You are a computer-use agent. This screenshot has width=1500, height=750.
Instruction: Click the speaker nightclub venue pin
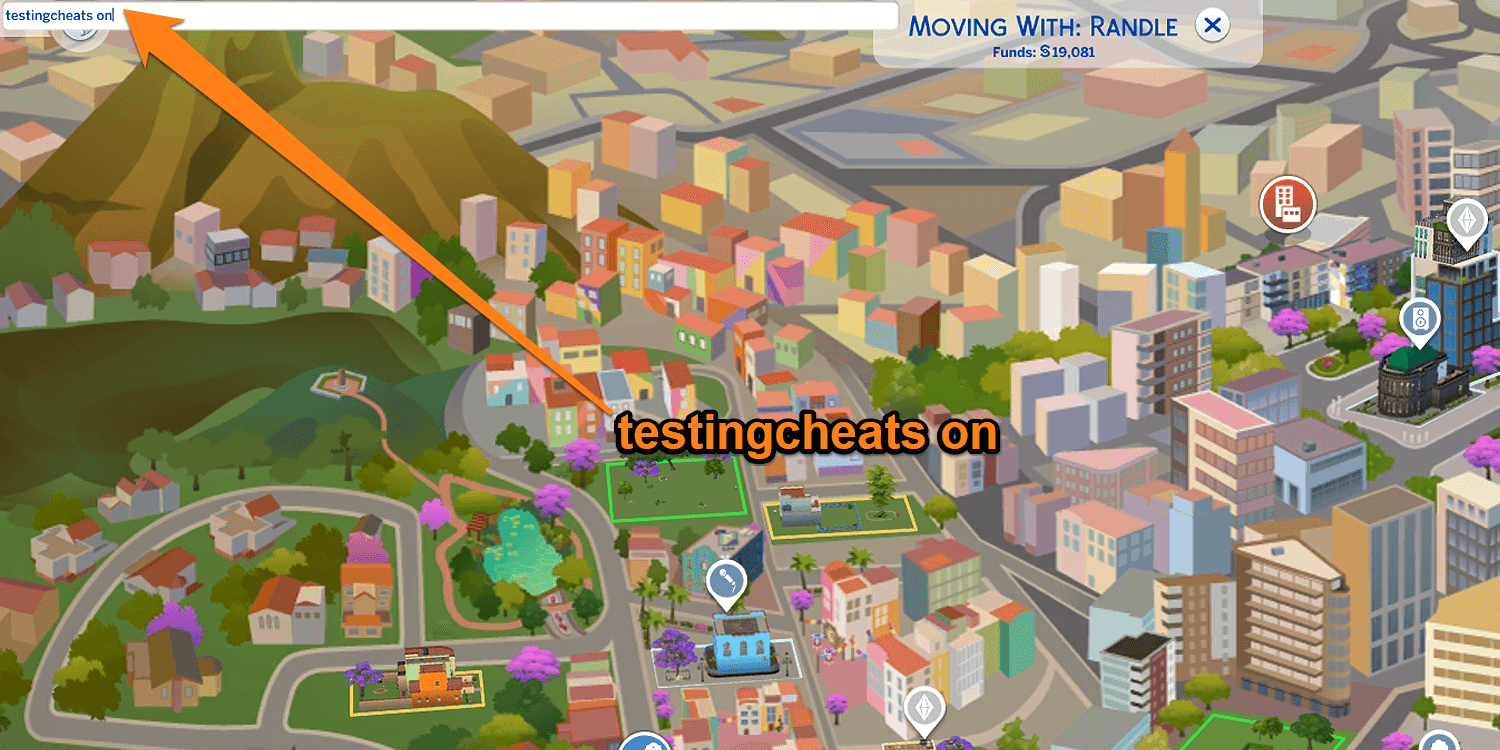(x=1421, y=320)
